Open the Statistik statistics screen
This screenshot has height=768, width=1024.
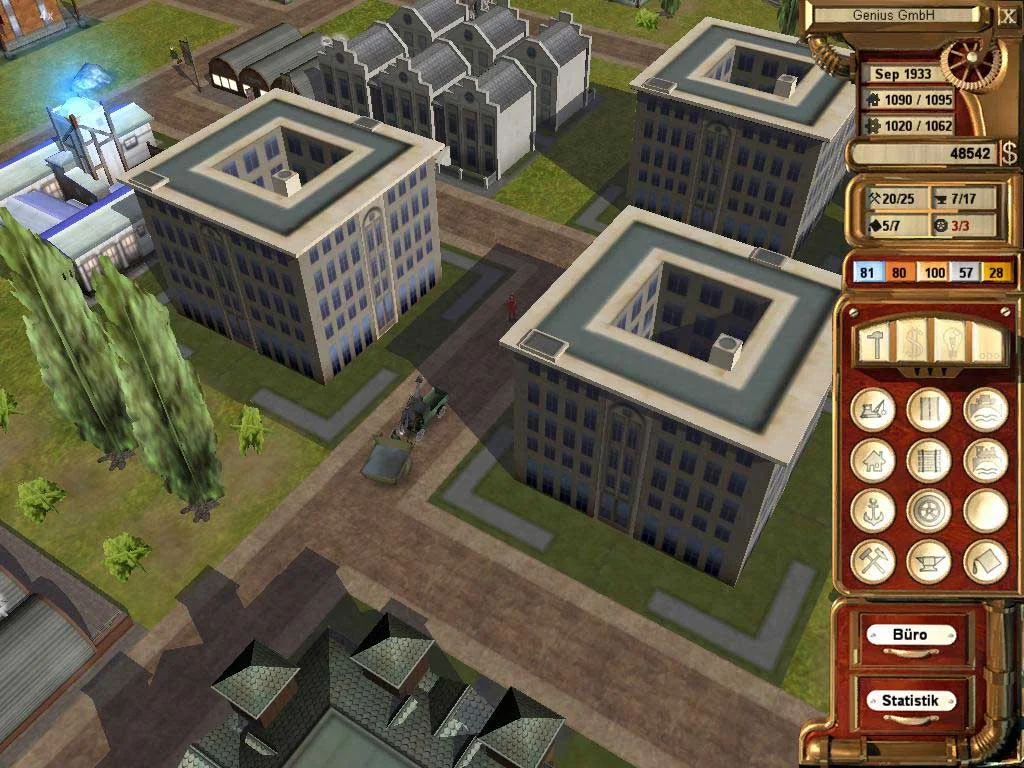(909, 700)
